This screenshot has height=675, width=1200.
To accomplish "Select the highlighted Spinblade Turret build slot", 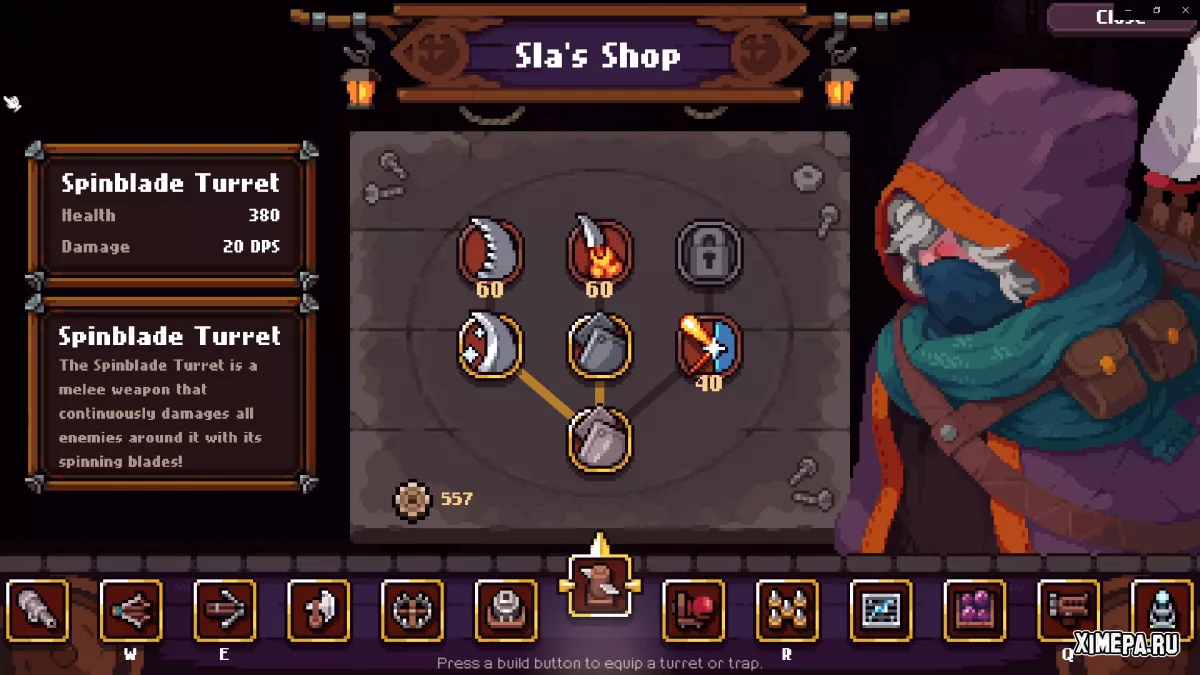I will click(600, 585).
